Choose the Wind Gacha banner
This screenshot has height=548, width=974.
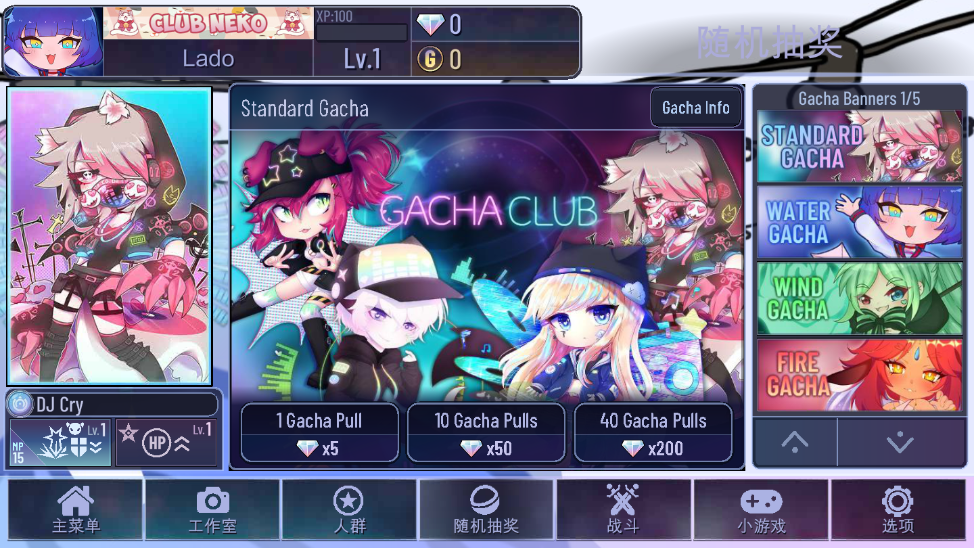pos(859,298)
